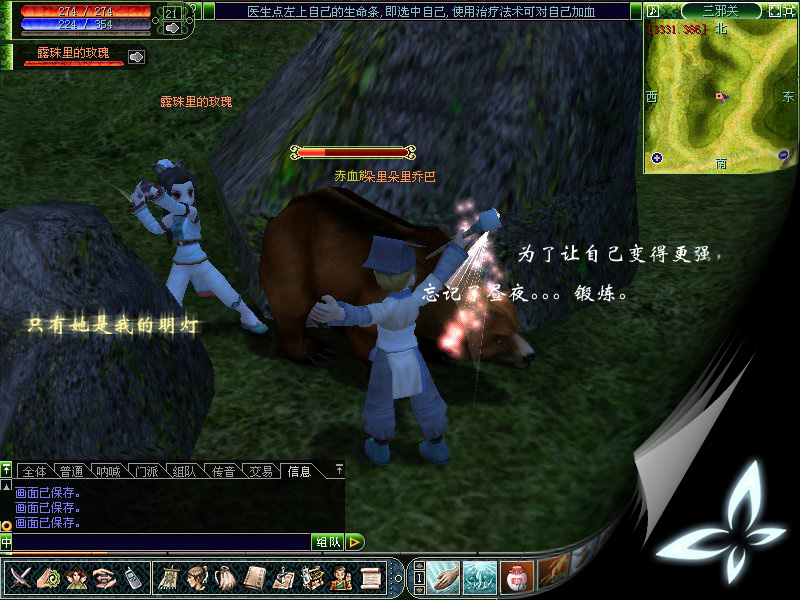Open the 传音 whisper tab
The height and width of the screenshot is (600, 800).
(x=222, y=471)
